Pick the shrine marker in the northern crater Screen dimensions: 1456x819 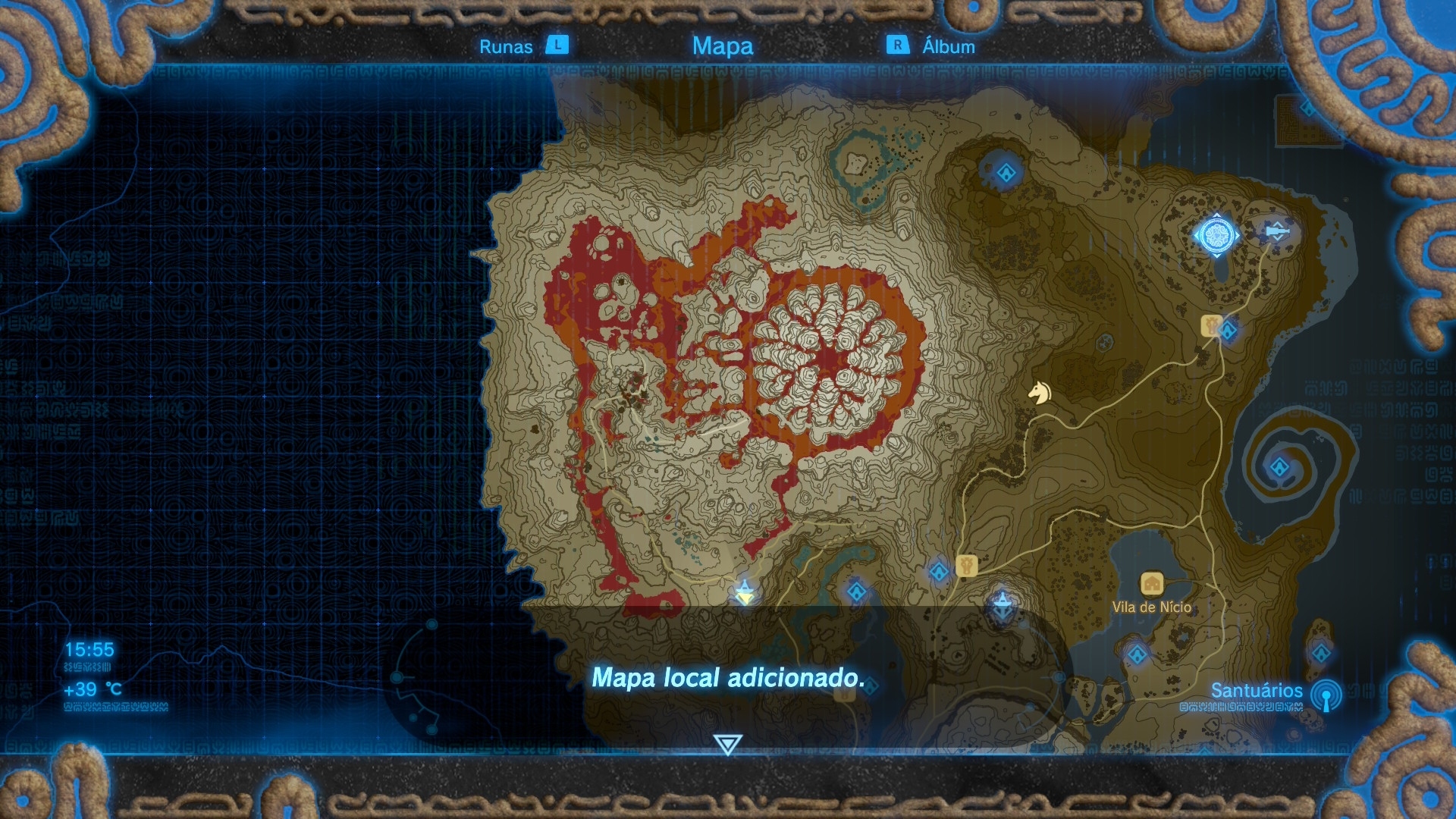[x=1006, y=173]
